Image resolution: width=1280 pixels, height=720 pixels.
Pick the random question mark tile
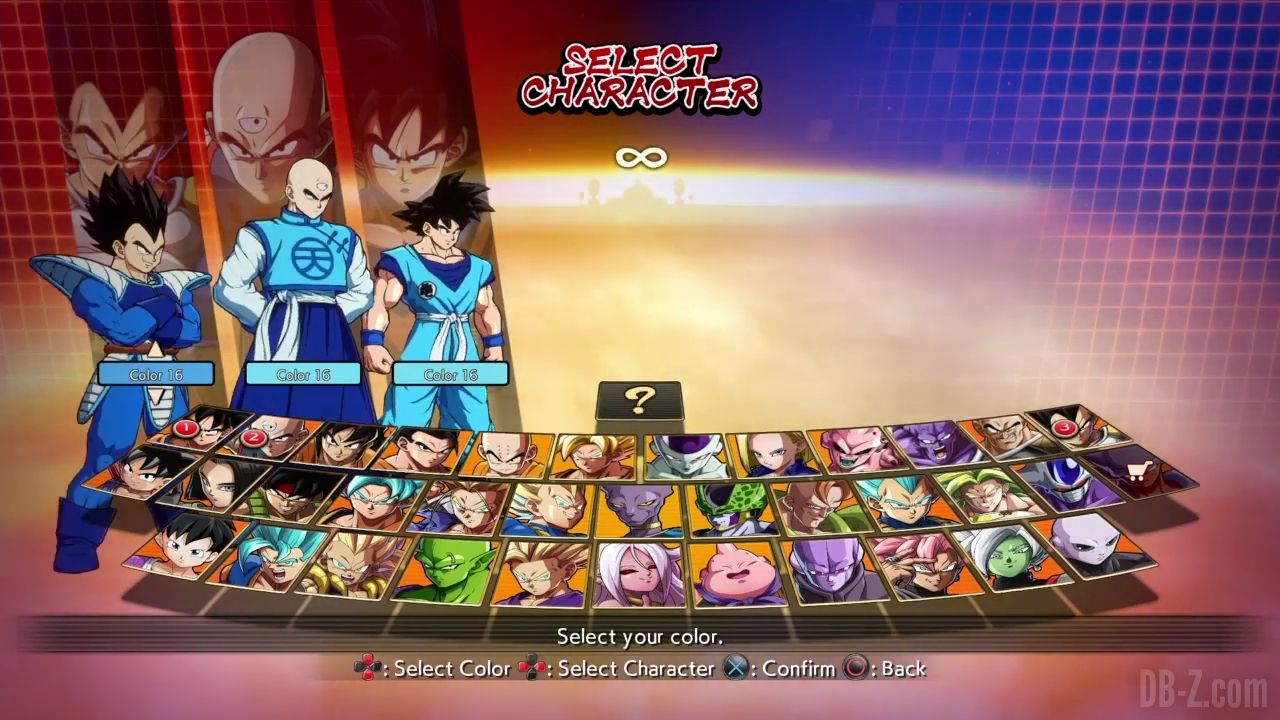click(639, 400)
